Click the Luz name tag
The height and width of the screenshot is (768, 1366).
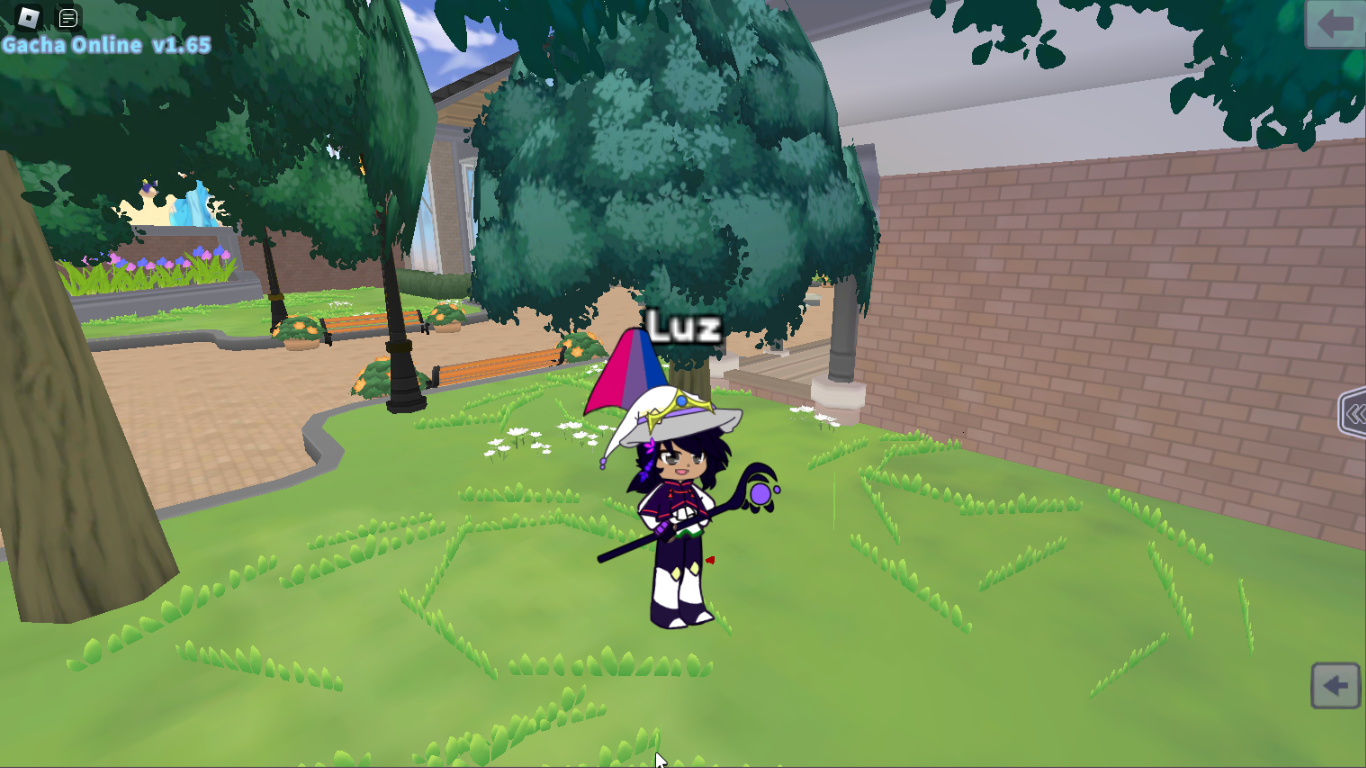[685, 323]
